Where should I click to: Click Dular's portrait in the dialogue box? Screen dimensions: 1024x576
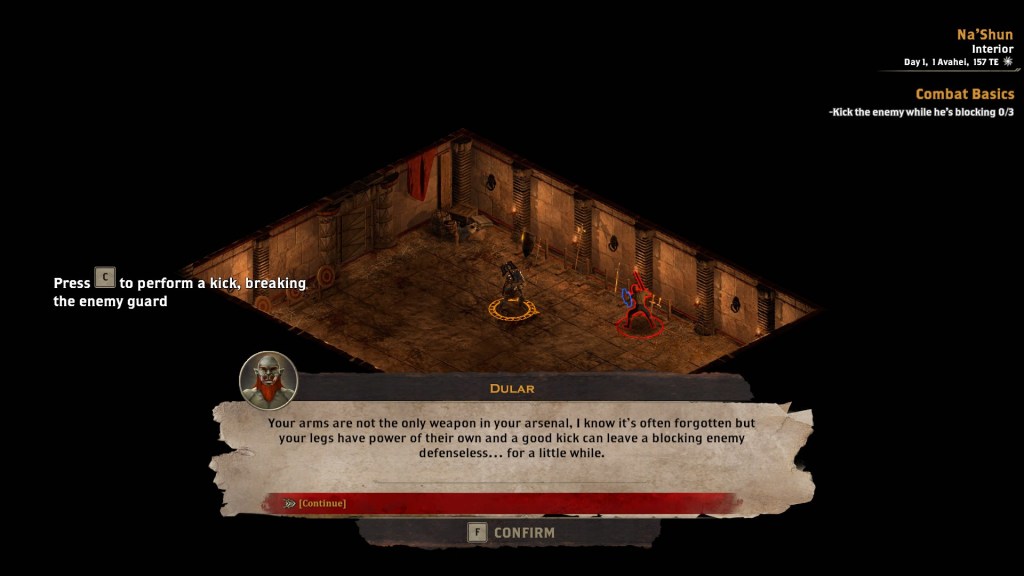pyautogui.click(x=268, y=380)
